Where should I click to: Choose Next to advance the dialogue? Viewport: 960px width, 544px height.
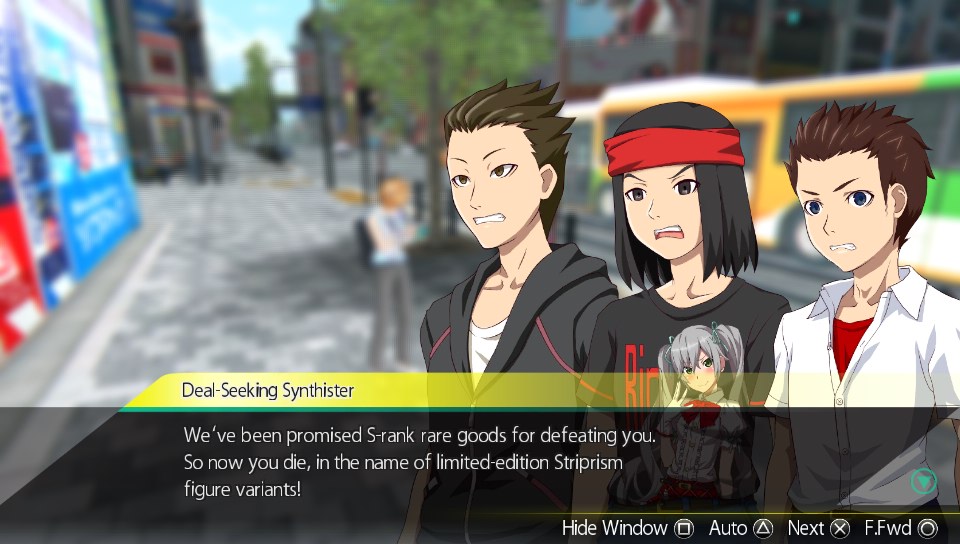(818, 527)
